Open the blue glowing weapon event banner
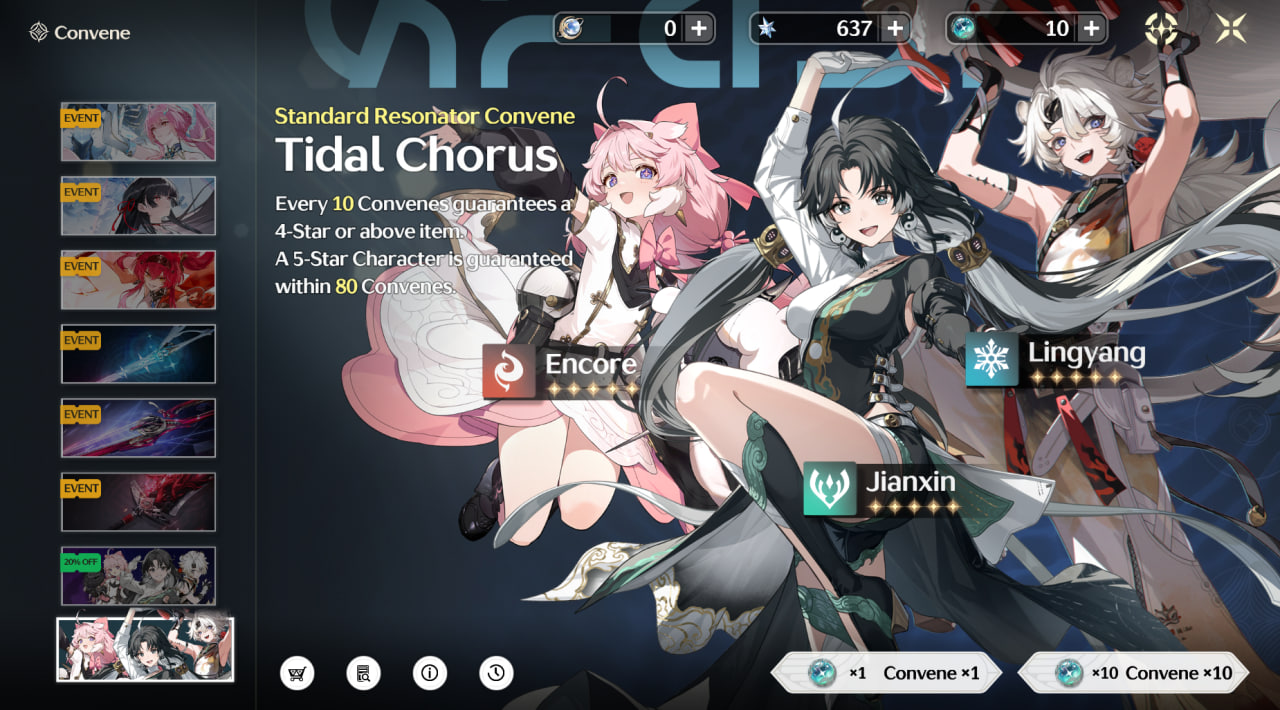The height and width of the screenshot is (710, 1280). 138,353
